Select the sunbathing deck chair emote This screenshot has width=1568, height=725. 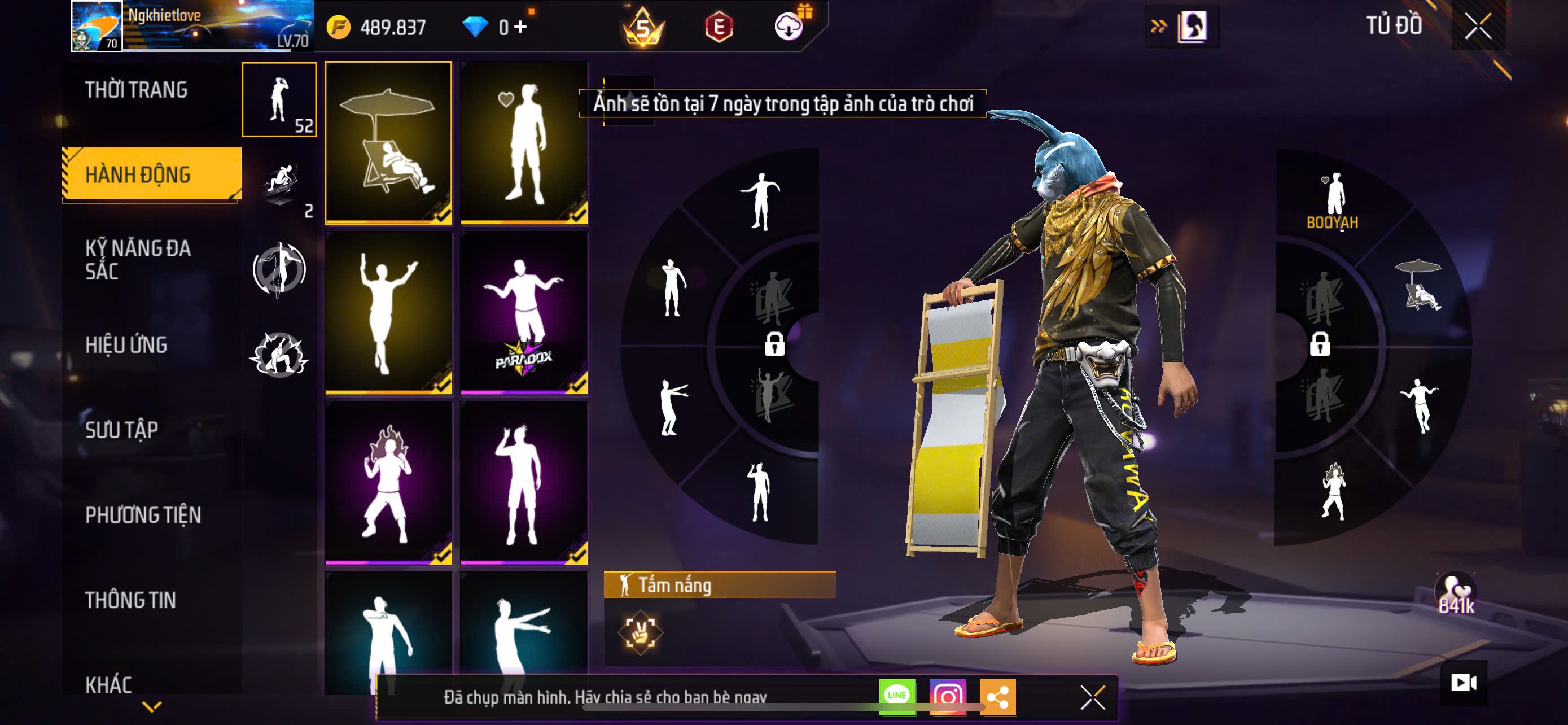coord(388,142)
